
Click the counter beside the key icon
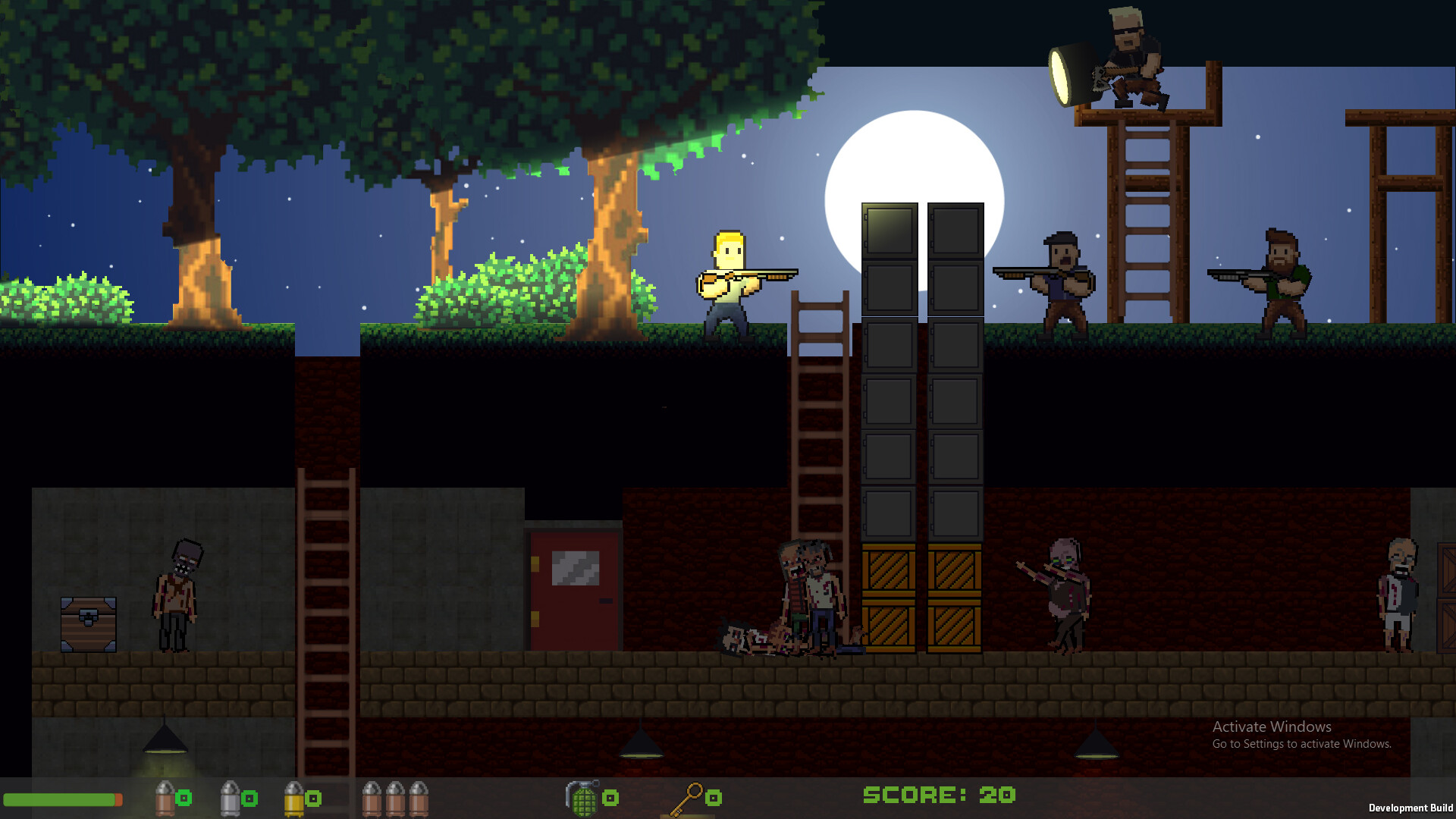(714, 797)
